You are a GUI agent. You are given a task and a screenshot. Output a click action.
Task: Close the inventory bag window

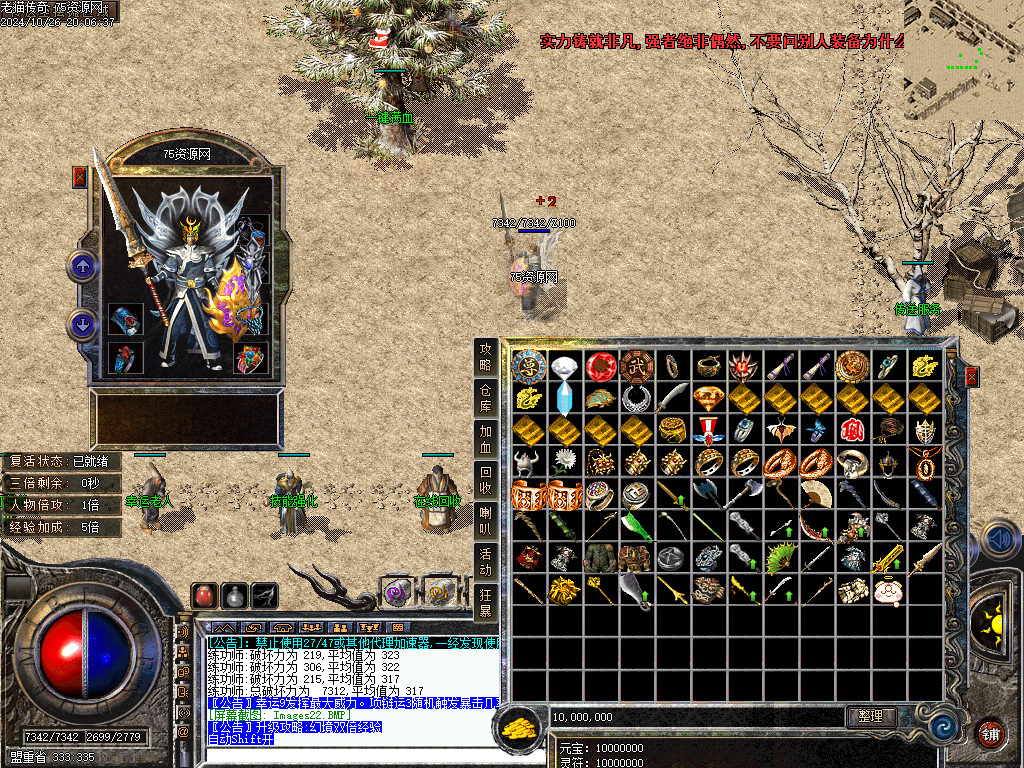click(971, 377)
